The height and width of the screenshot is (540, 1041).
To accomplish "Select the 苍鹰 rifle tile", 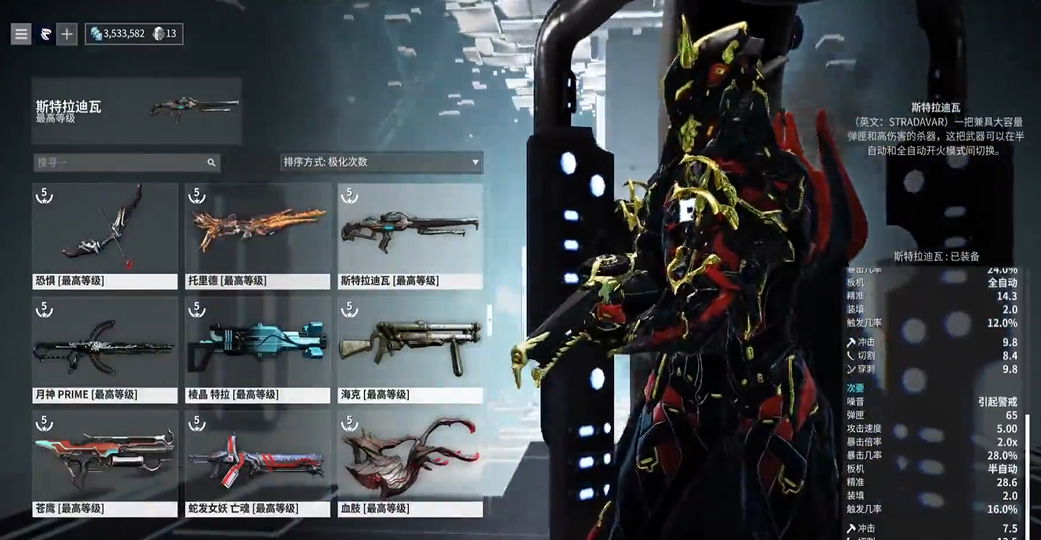I will tap(105, 462).
